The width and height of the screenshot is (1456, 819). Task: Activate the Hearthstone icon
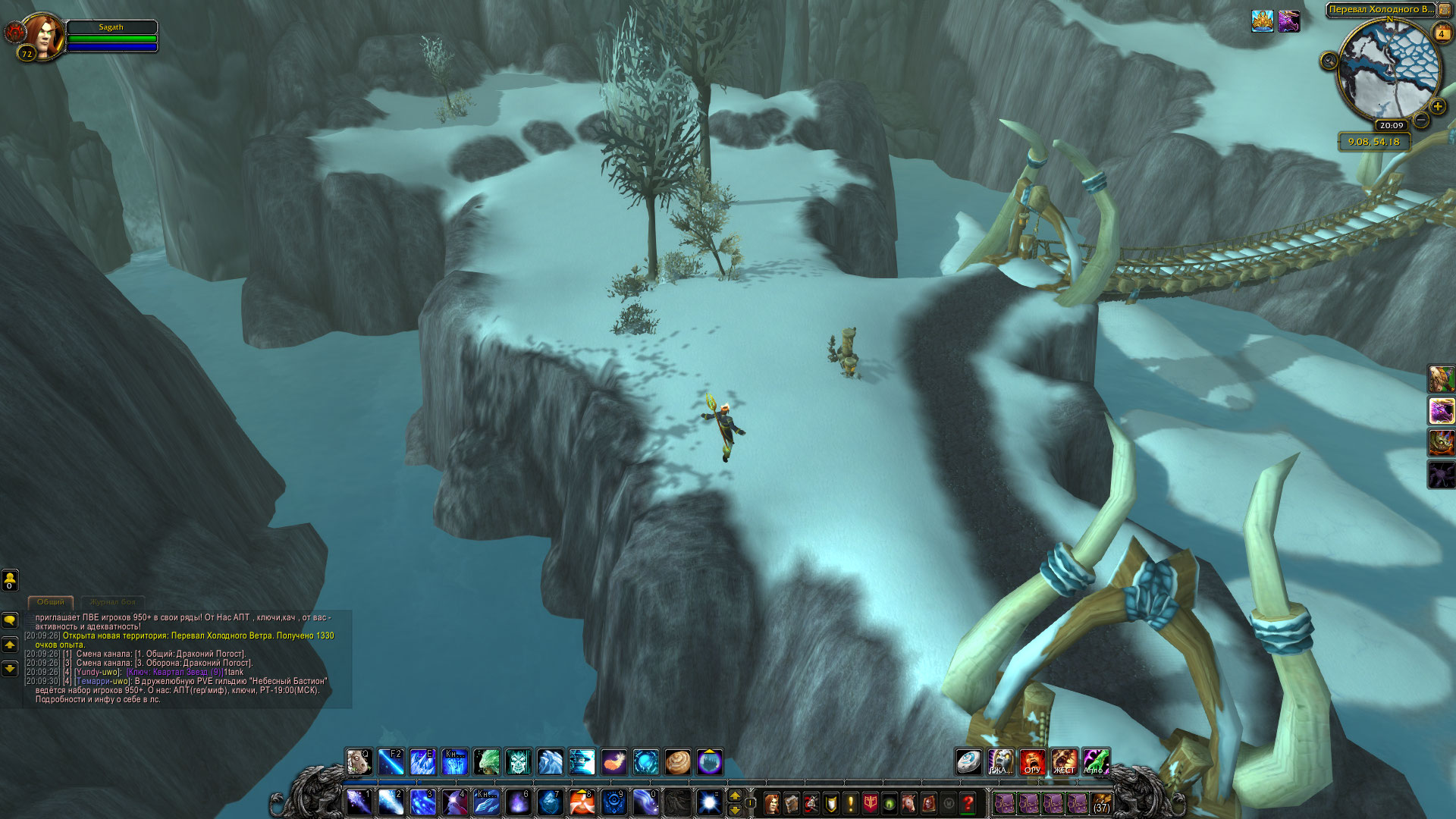(x=968, y=761)
